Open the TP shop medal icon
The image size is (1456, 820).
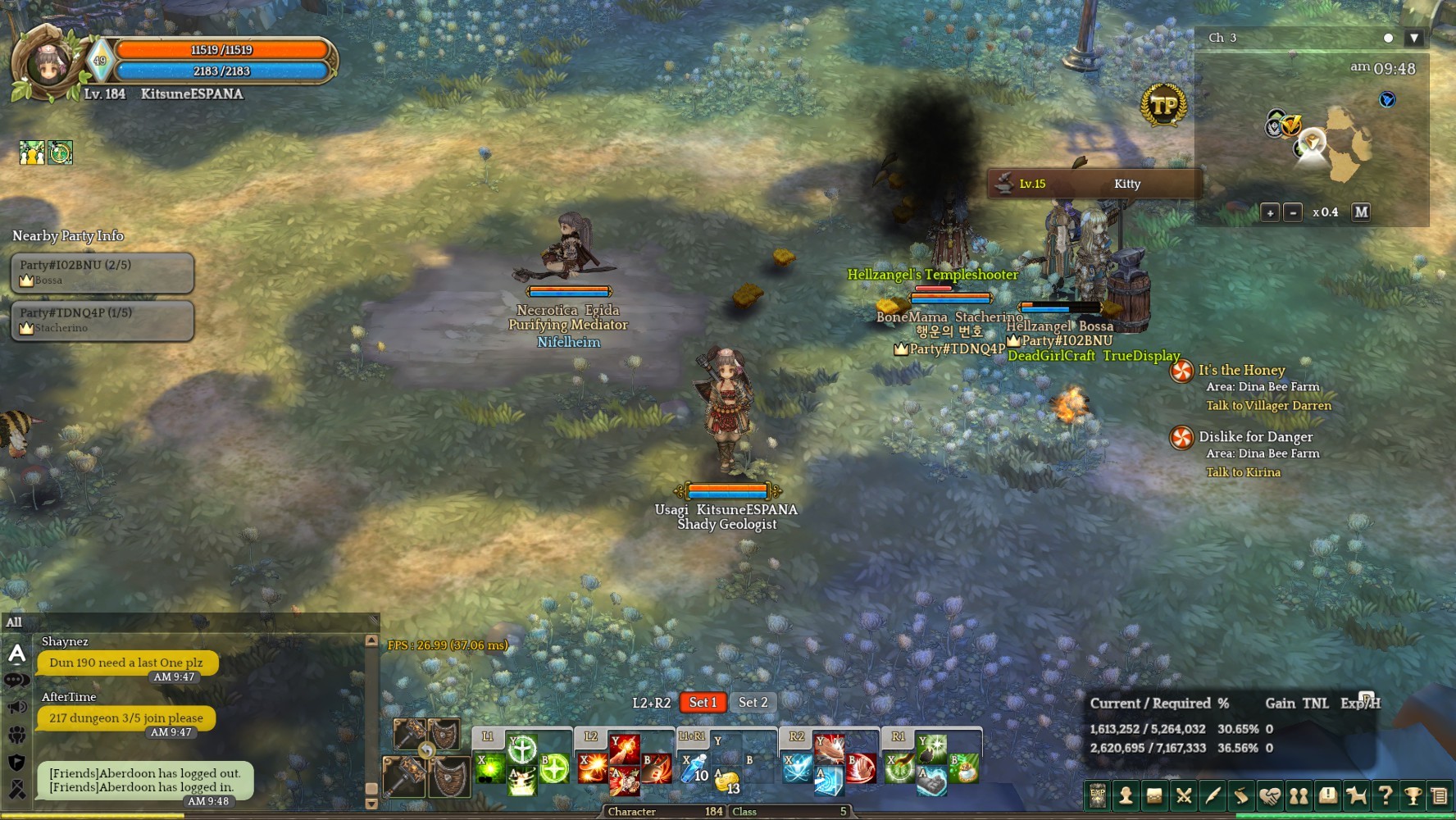(x=1163, y=105)
